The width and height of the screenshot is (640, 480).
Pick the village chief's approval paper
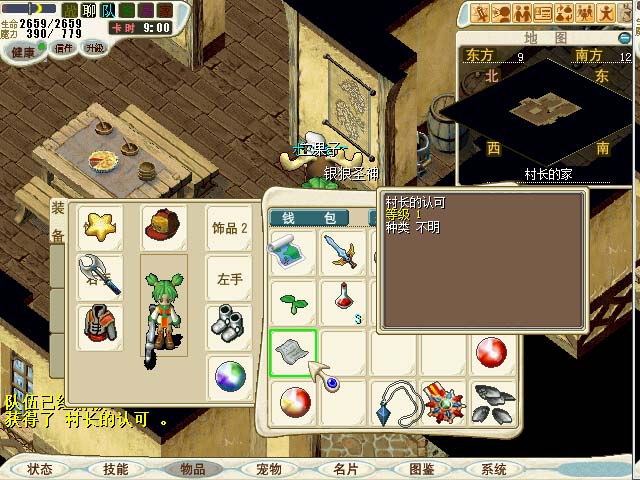coord(293,352)
